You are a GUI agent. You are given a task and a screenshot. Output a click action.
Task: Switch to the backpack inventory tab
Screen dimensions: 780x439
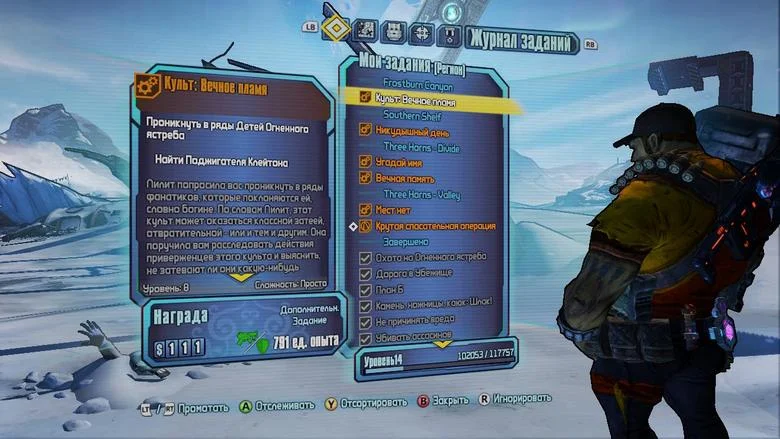coord(394,33)
